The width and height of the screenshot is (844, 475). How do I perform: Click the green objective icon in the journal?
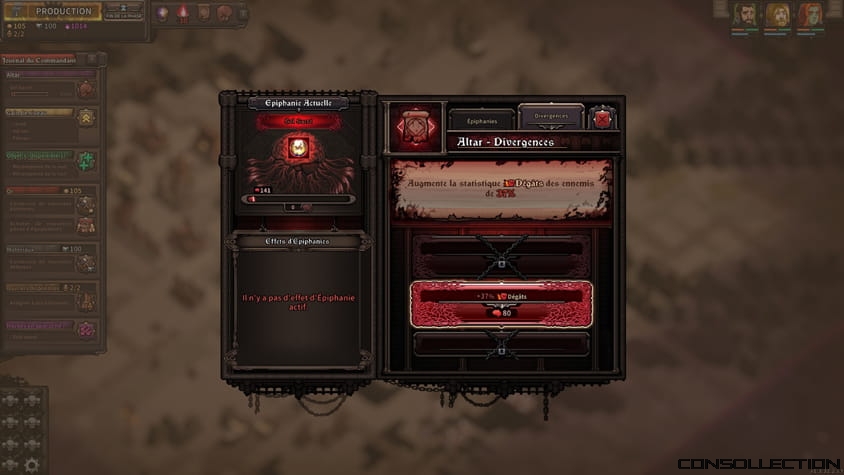tap(87, 161)
